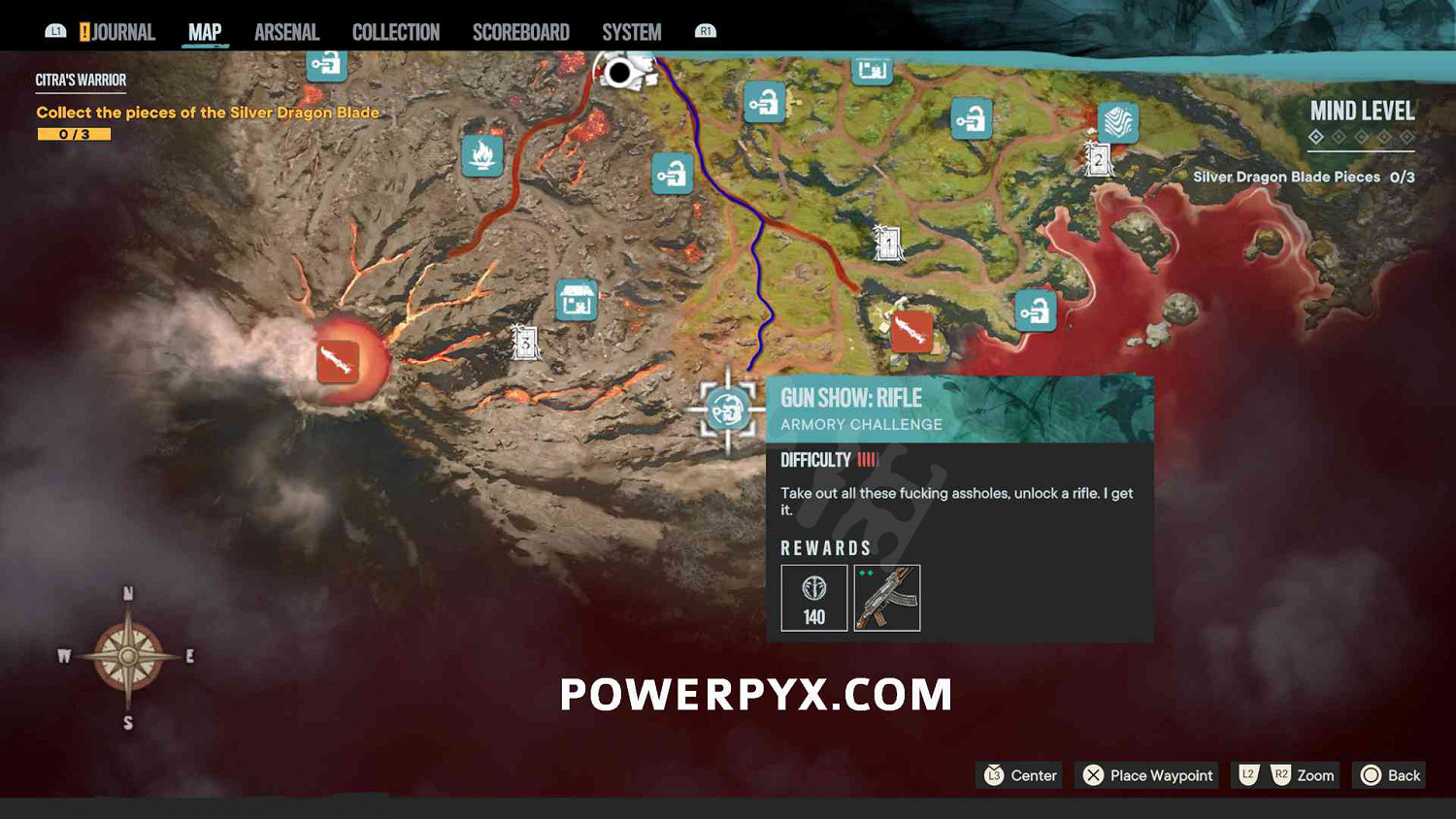Image resolution: width=1456 pixels, height=819 pixels.
Task: Click the R1 shoulder button icon
Action: click(705, 30)
